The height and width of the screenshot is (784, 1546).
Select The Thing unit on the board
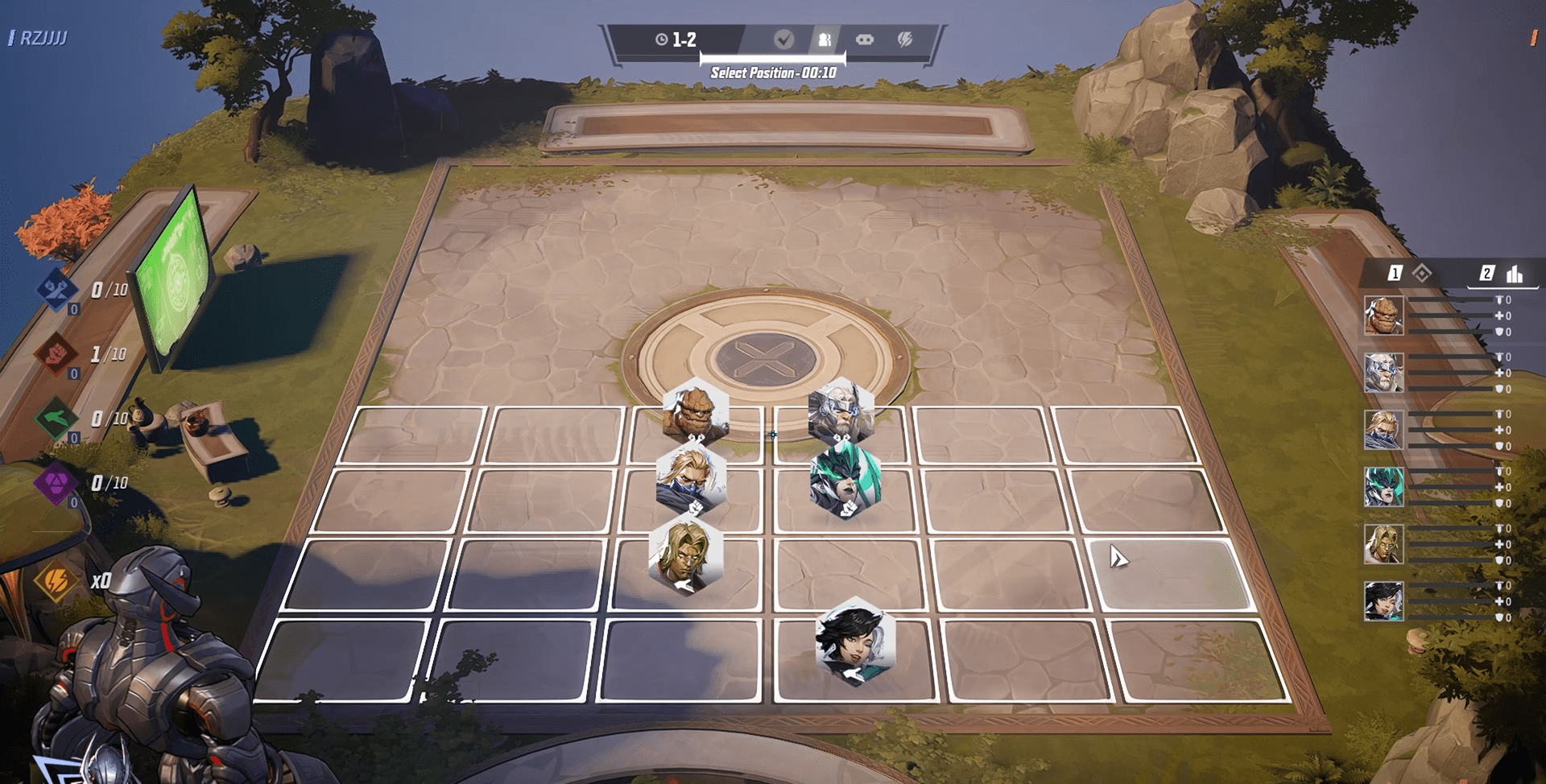coord(695,411)
